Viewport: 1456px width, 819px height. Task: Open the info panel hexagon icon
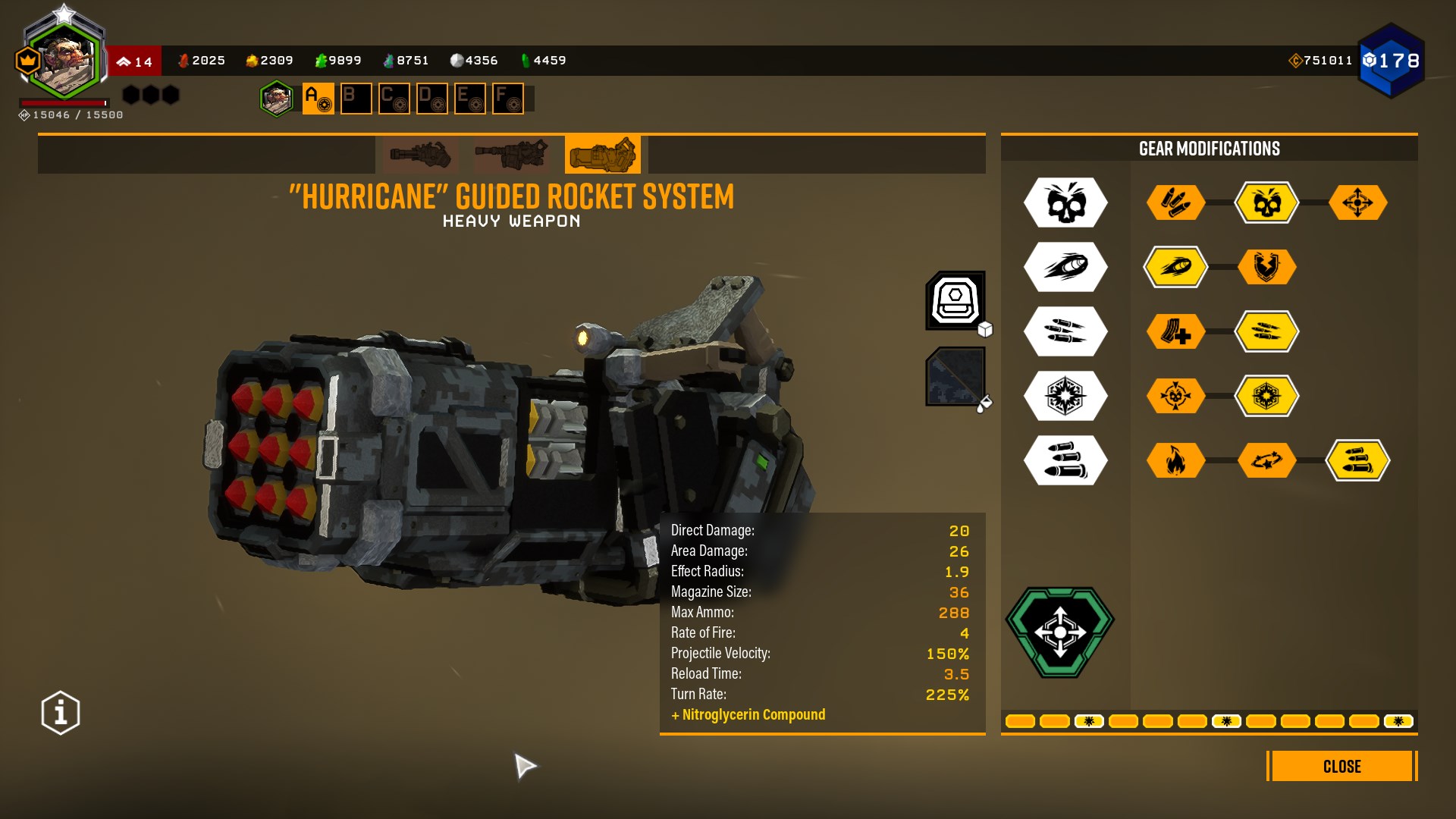click(61, 713)
